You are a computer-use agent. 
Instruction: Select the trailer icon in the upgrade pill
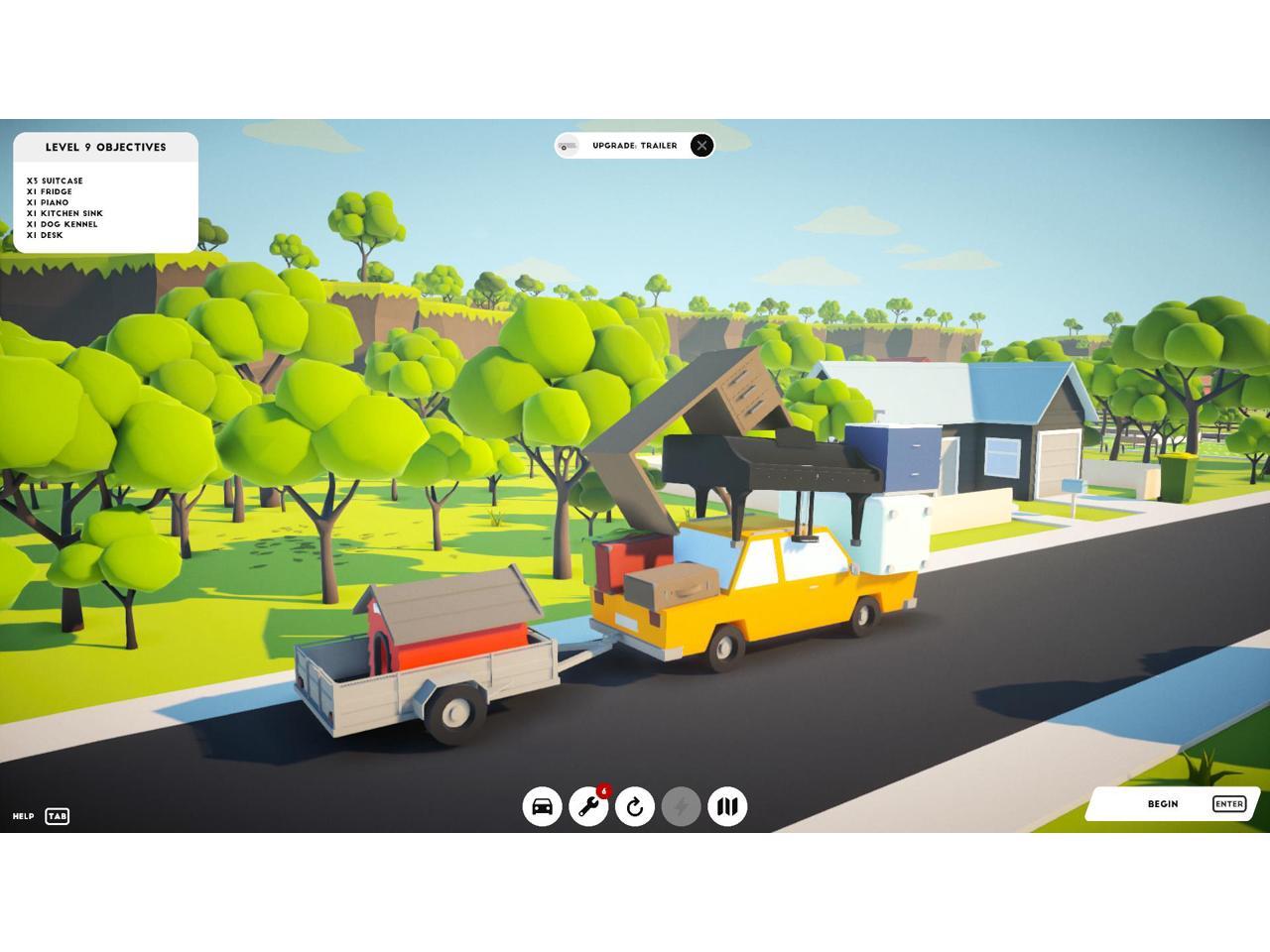tap(568, 146)
